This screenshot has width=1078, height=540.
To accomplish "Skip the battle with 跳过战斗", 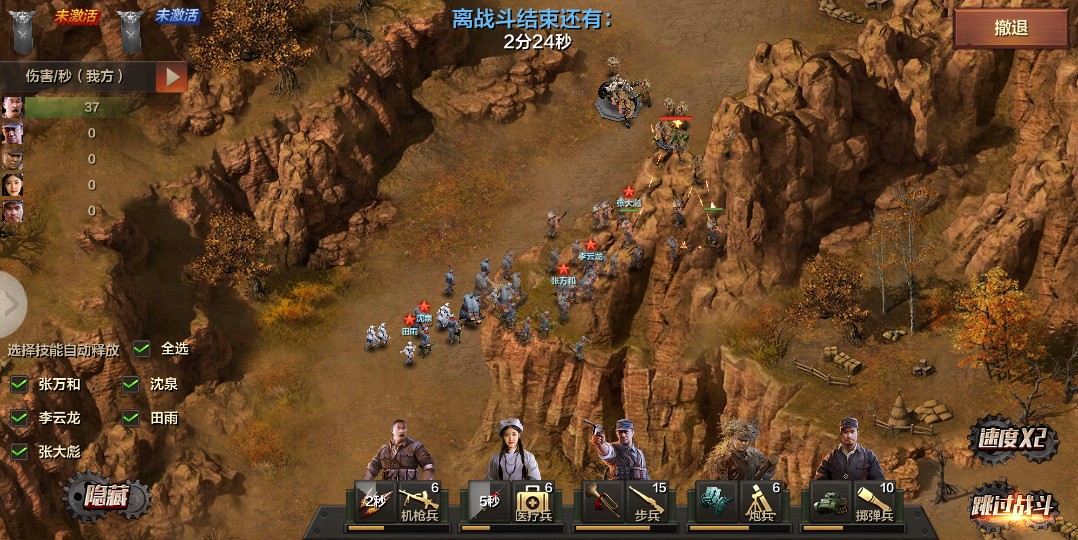I will point(1012,505).
